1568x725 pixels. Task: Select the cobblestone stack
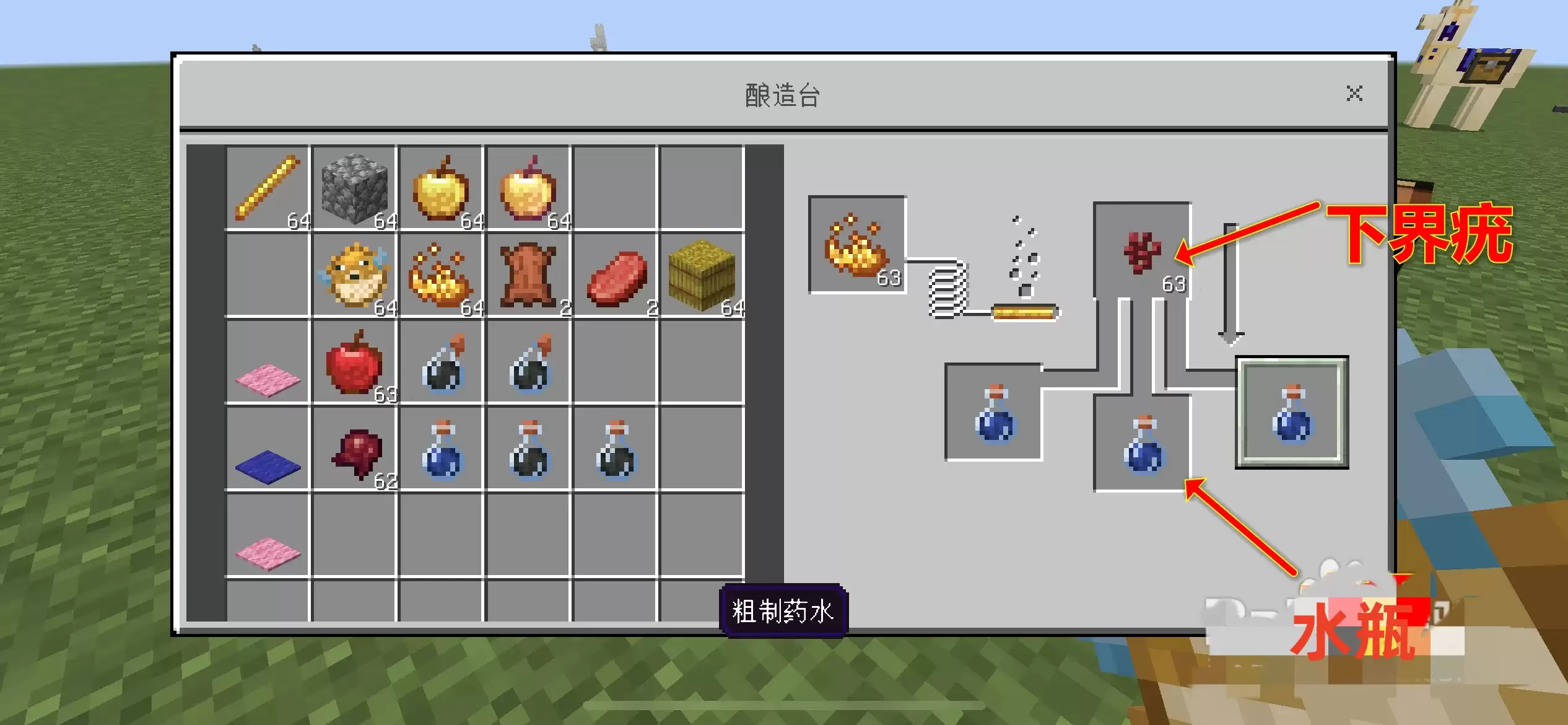(354, 189)
